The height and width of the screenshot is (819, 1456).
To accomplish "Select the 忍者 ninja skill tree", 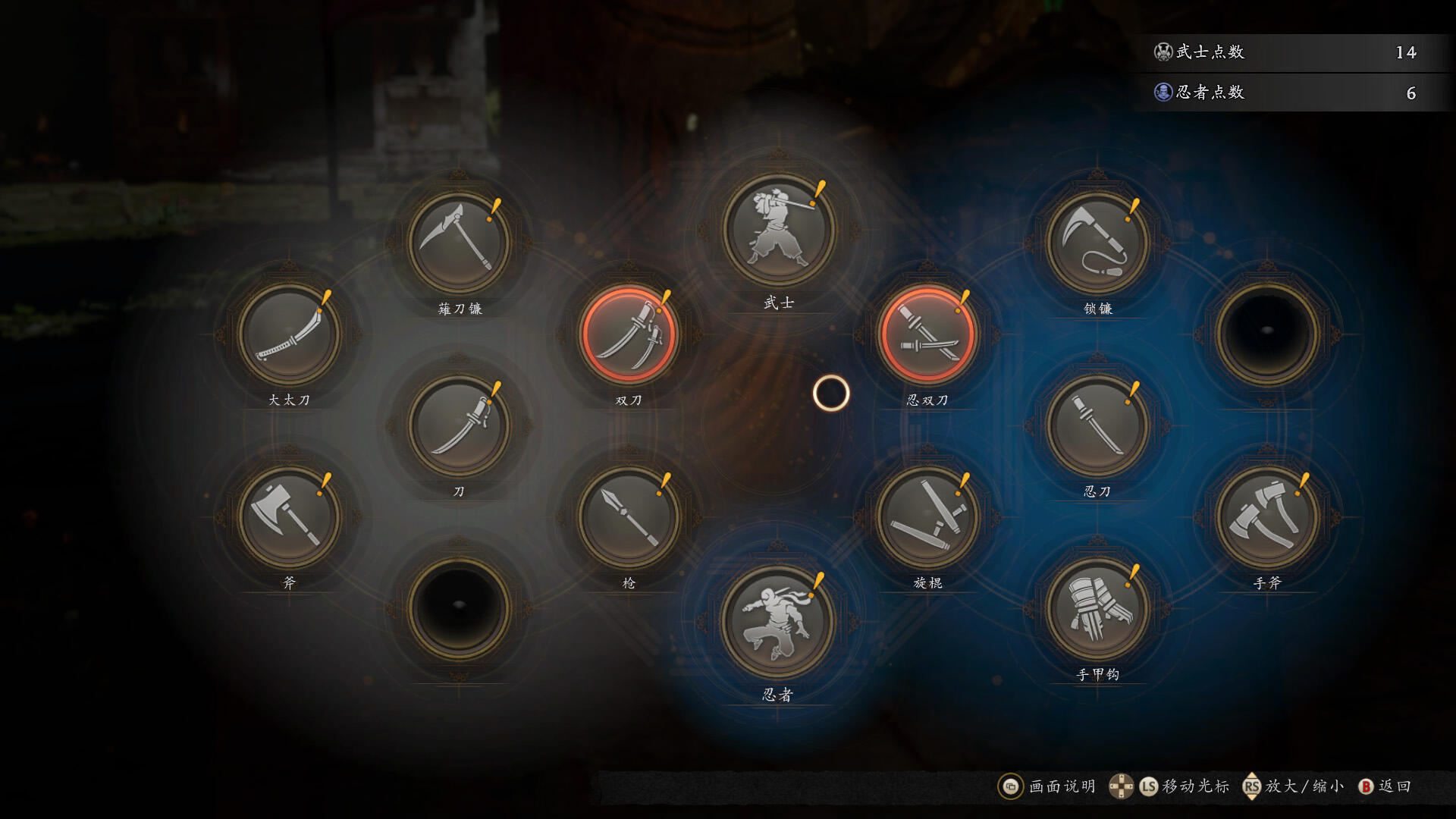I will pos(778,622).
